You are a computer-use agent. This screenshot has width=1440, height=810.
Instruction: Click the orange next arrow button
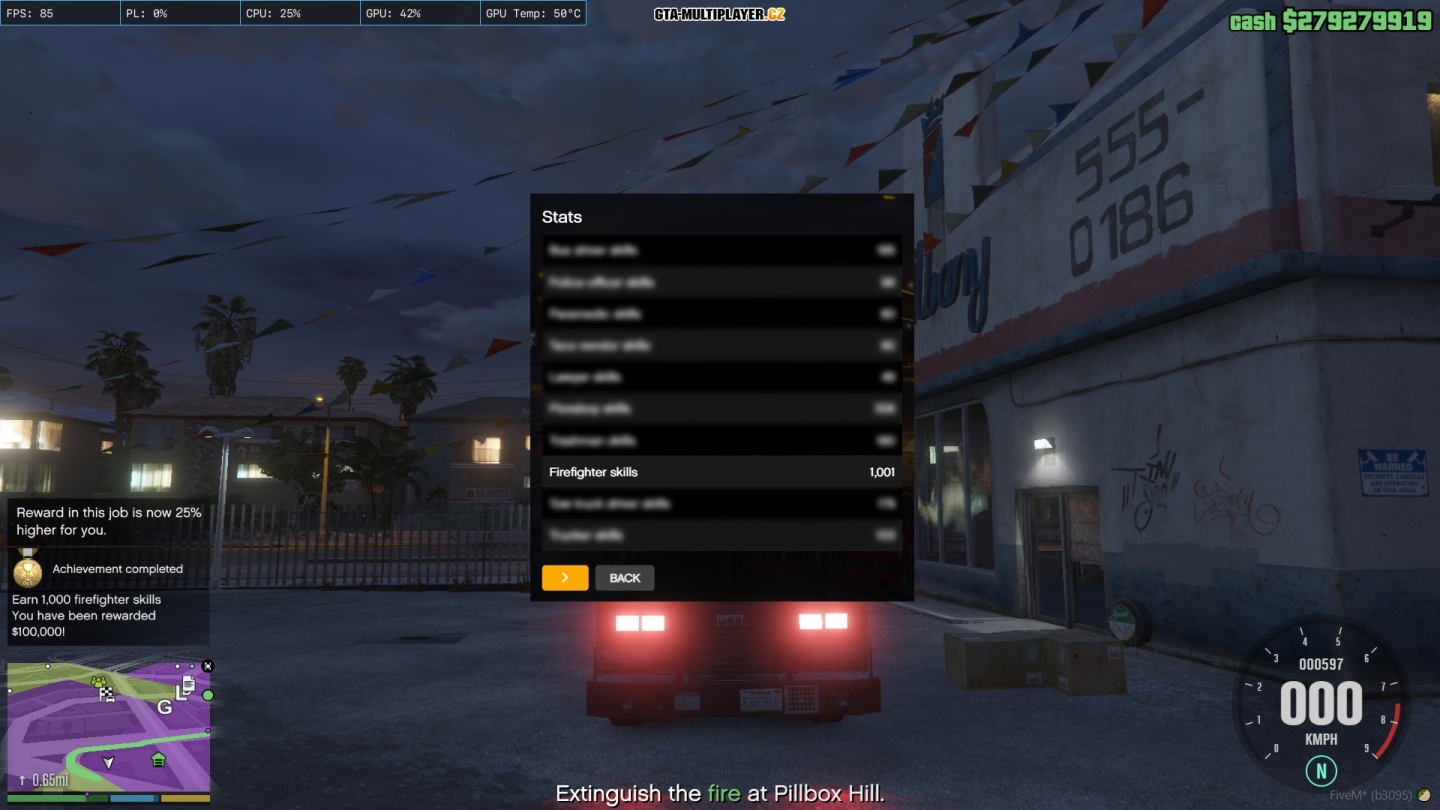point(564,577)
